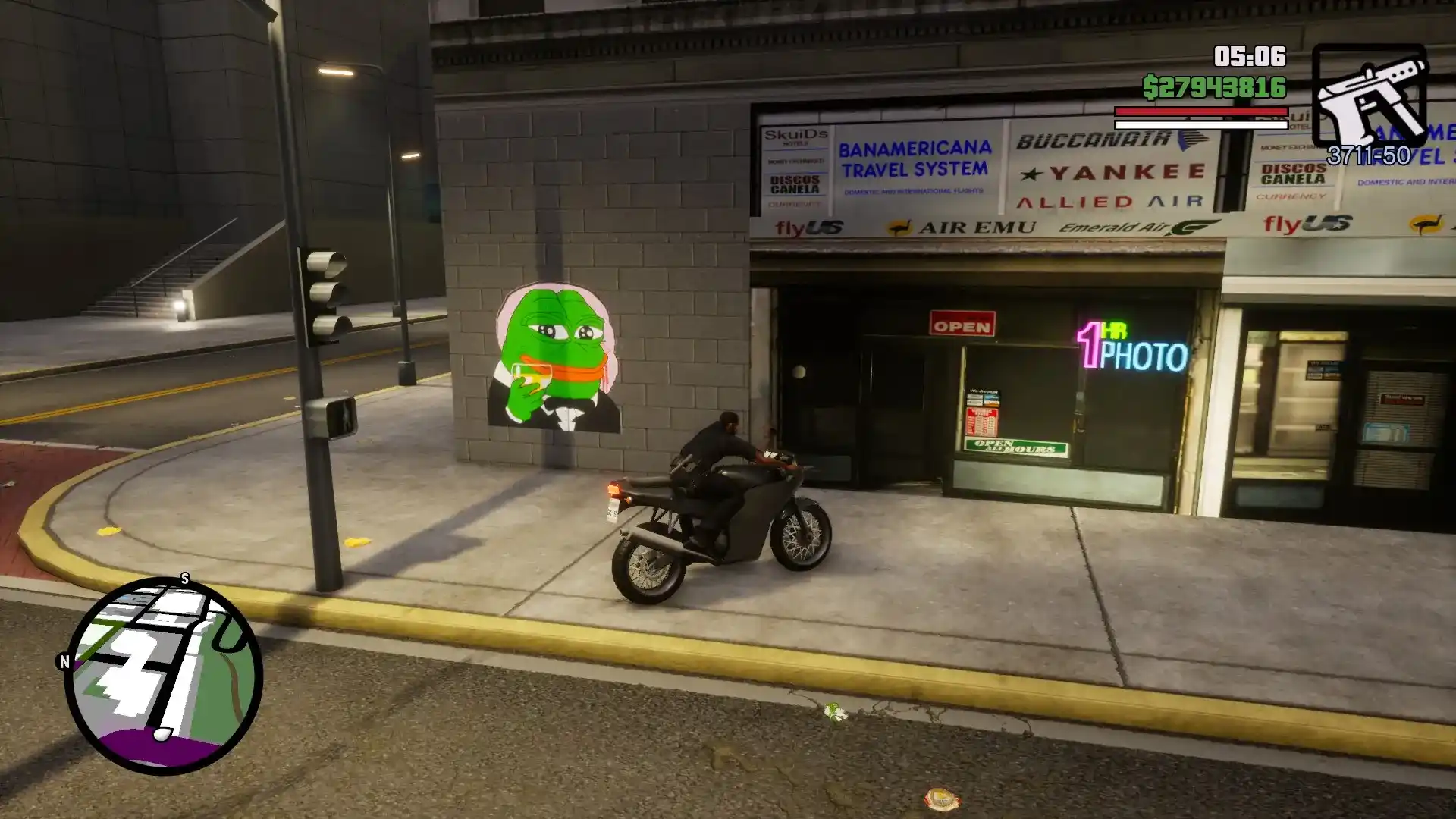The height and width of the screenshot is (819, 1456).
Task: Select the submachine gun weapon icon
Action: (1370, 96)
